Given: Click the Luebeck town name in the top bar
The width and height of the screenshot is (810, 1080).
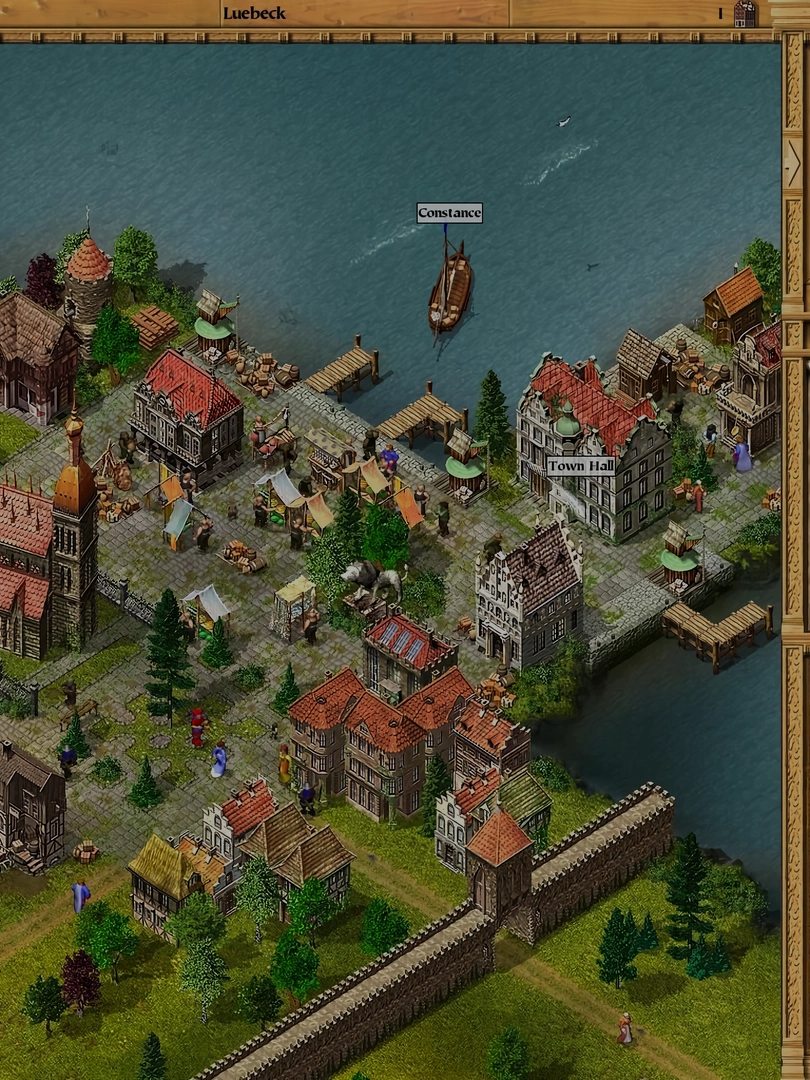Looking at the screenshot, I should 254,13.
